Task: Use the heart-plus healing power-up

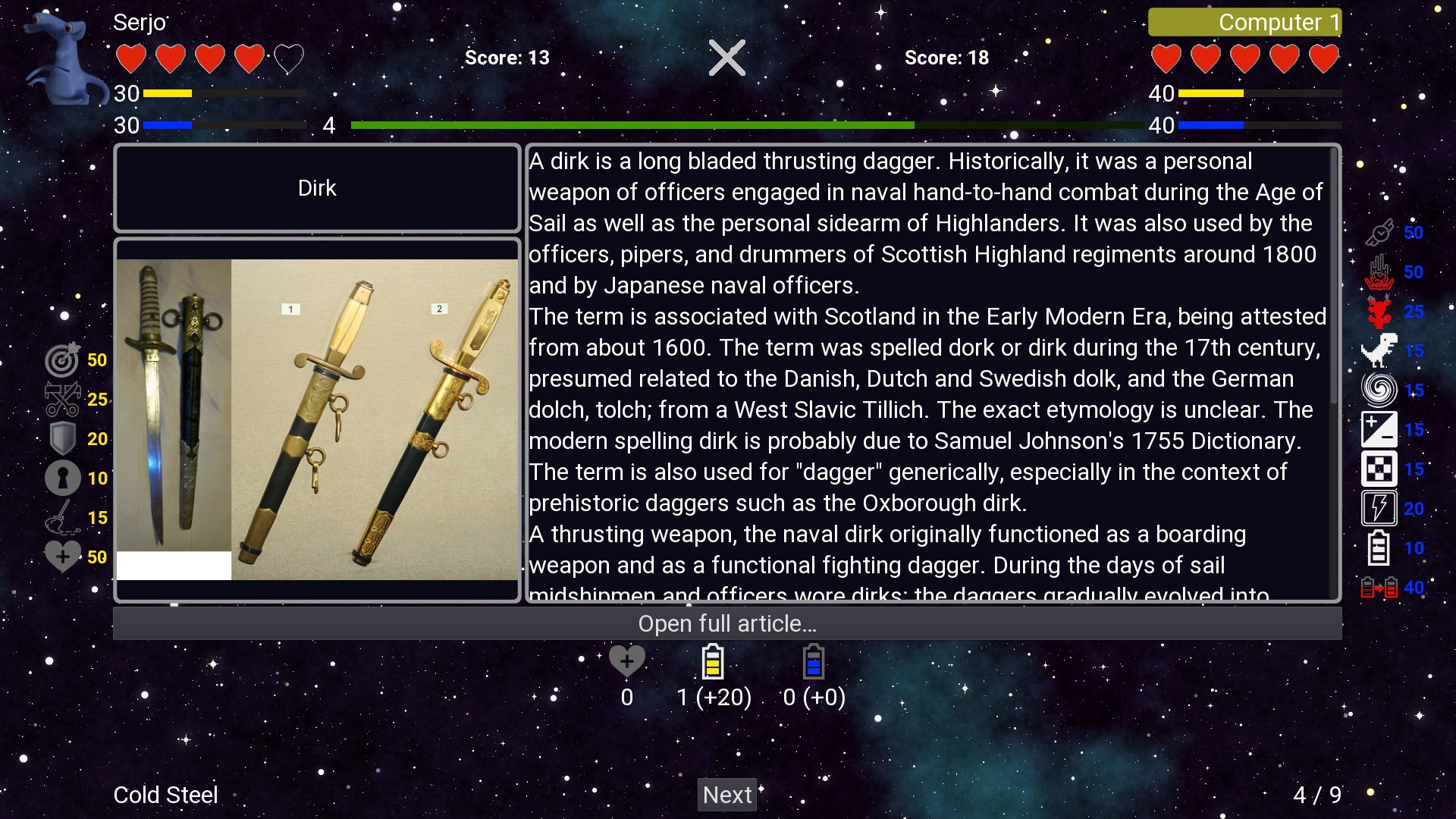Action: [64, 556]
